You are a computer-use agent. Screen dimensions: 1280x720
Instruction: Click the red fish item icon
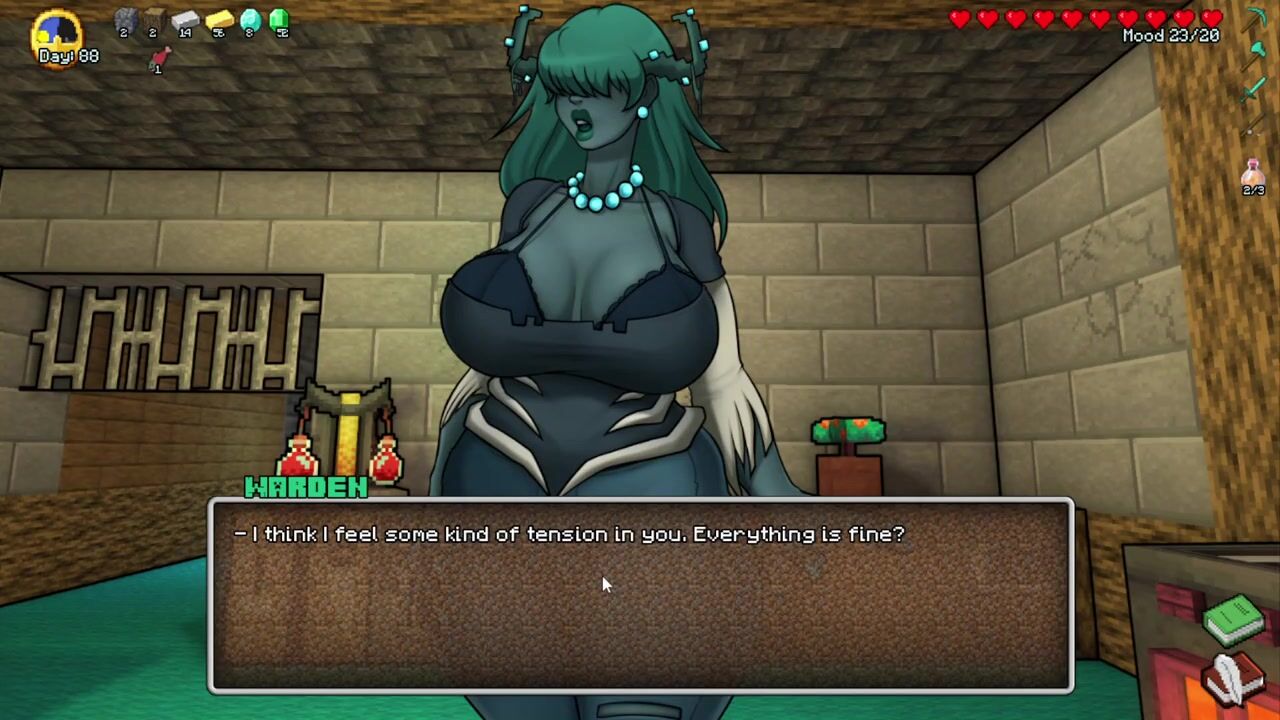tap(158, 60)
